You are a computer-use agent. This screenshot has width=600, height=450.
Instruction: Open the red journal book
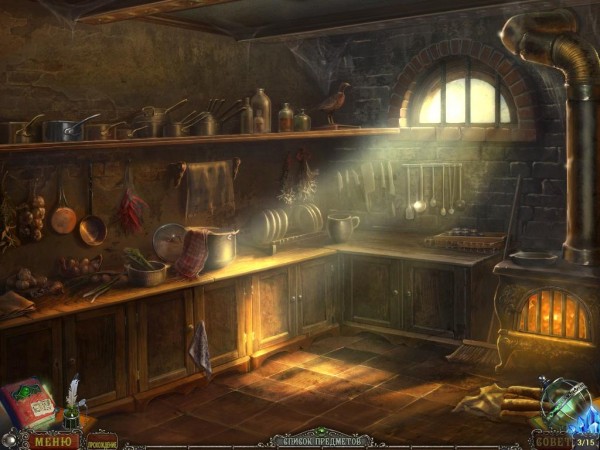point(29,405)
